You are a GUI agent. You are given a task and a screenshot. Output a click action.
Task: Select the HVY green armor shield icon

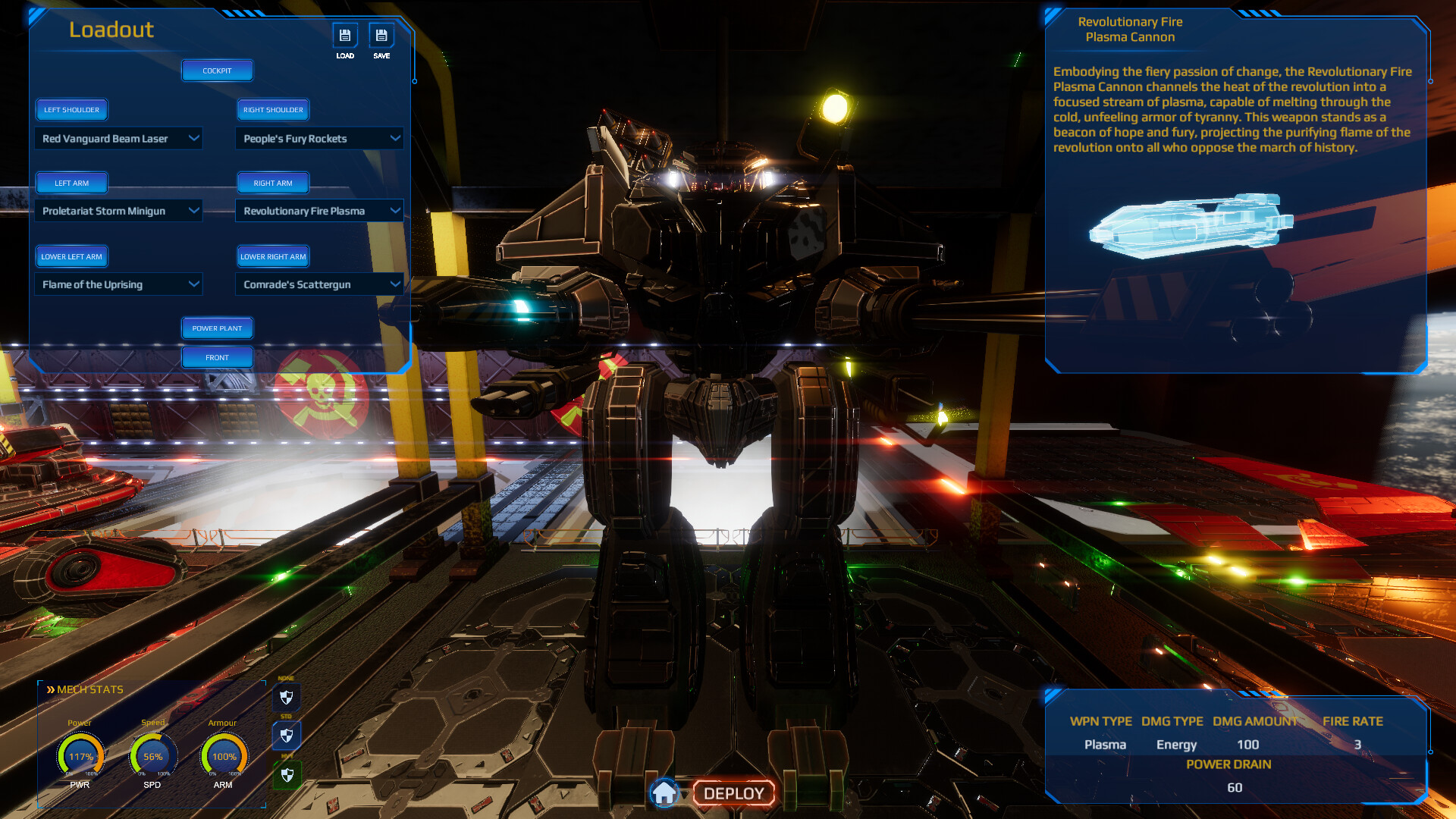coord(286,775)
